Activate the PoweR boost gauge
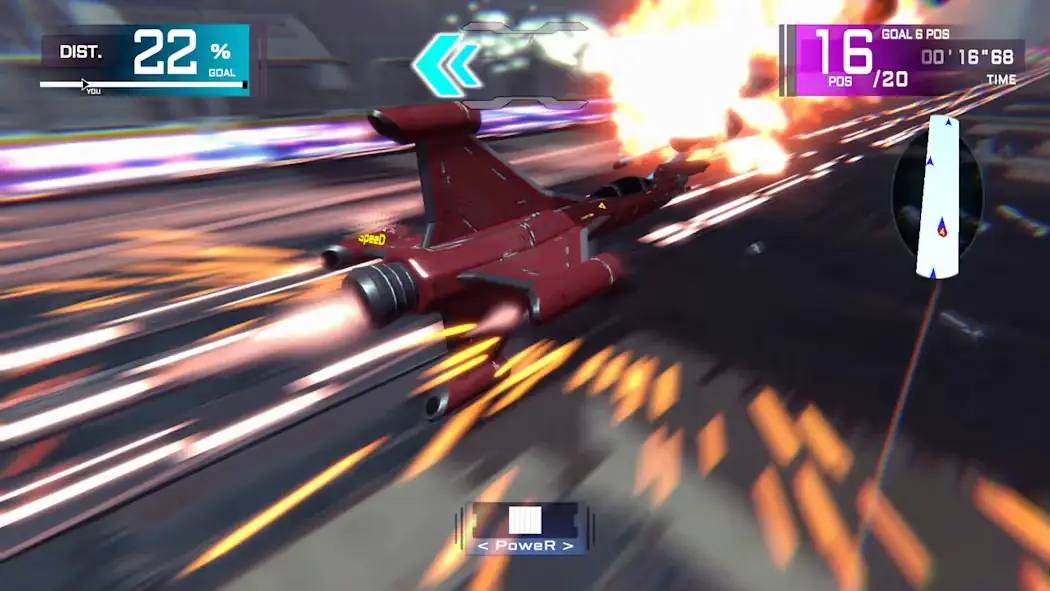This screenshot has width=1050, height=591. pos(525,527)
